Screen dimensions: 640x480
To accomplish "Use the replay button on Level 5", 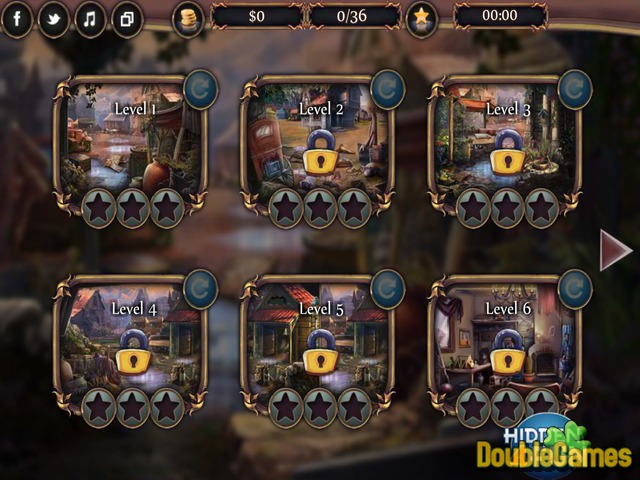I will (388, 288).
